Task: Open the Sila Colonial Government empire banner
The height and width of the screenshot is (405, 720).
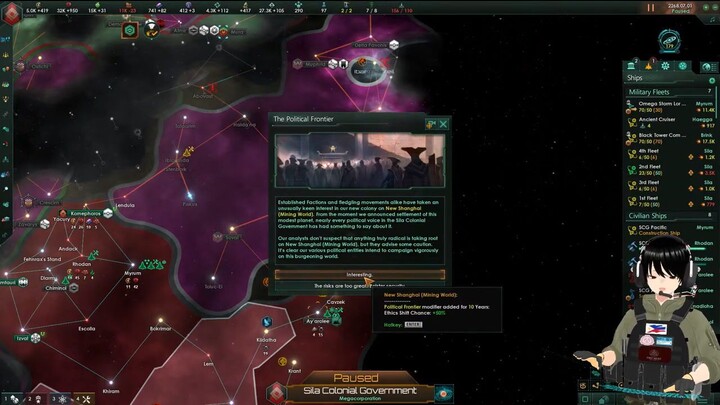Action: pos(360,391)
